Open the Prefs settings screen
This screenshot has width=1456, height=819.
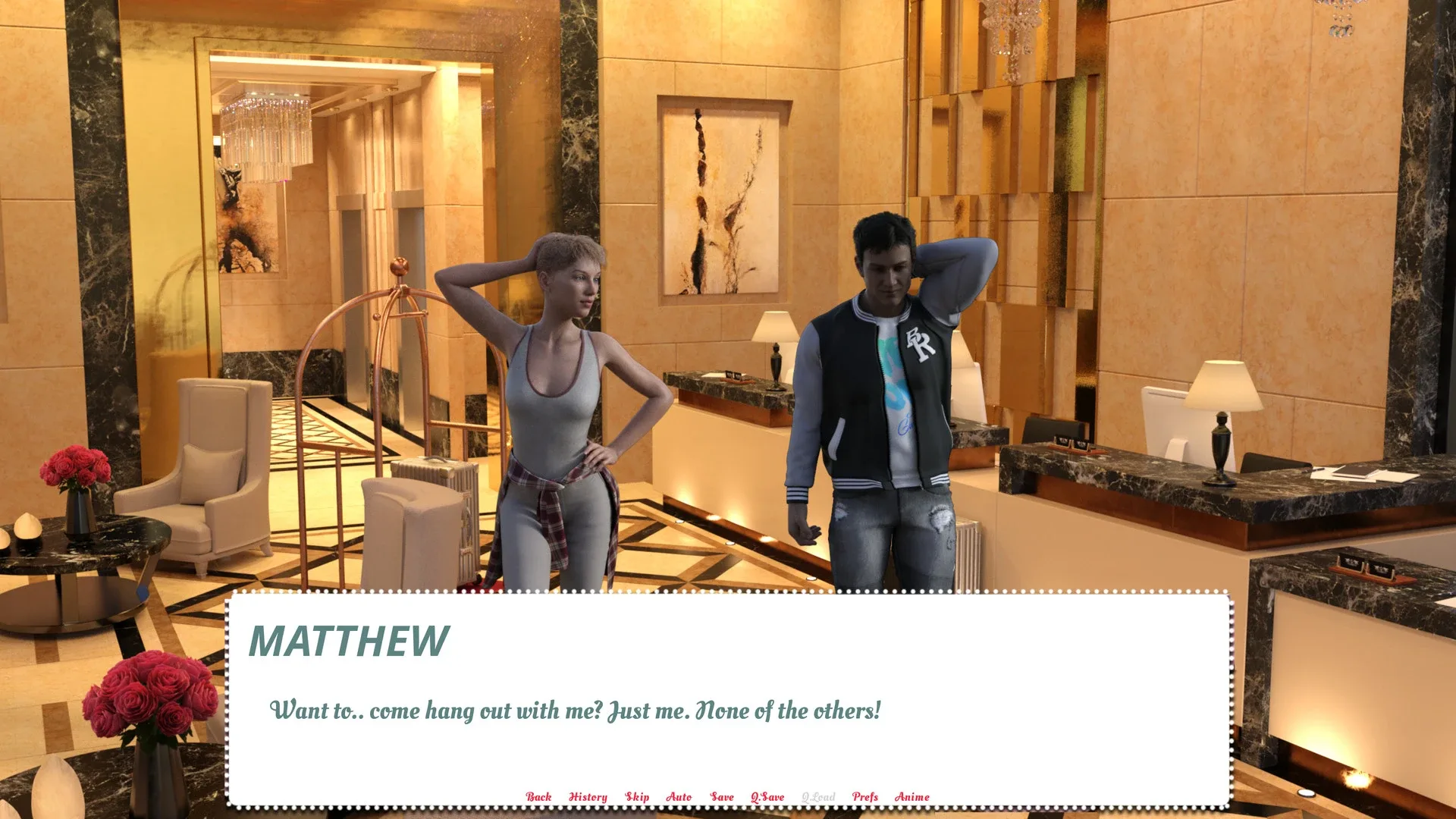pos(864,797)
